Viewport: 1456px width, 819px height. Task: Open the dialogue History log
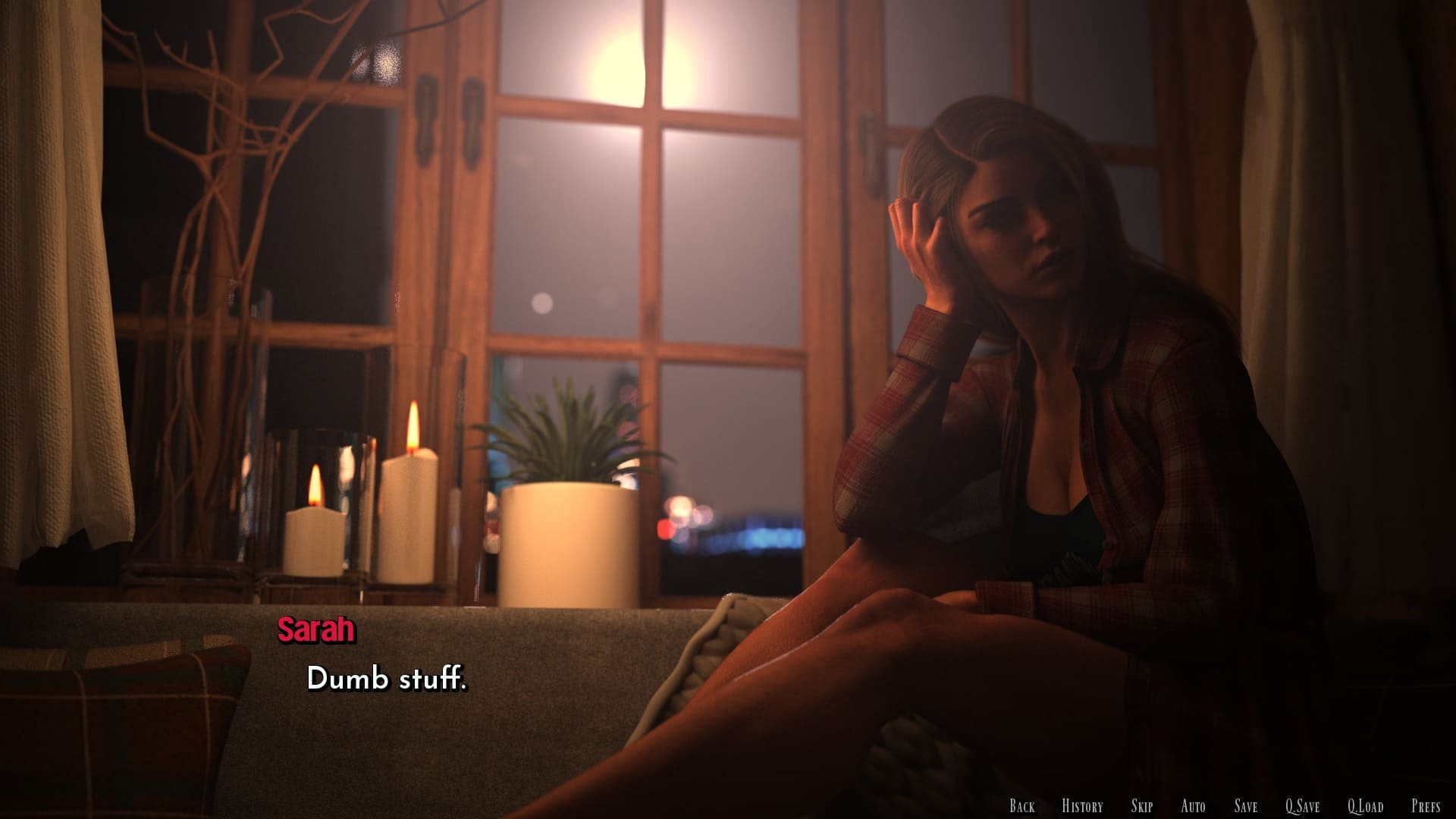1082,806
